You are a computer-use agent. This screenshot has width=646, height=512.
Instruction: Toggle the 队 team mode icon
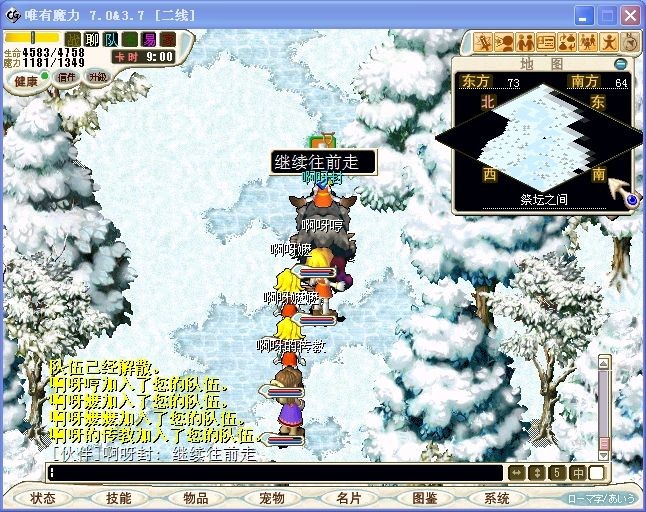(x=111, y=39)
